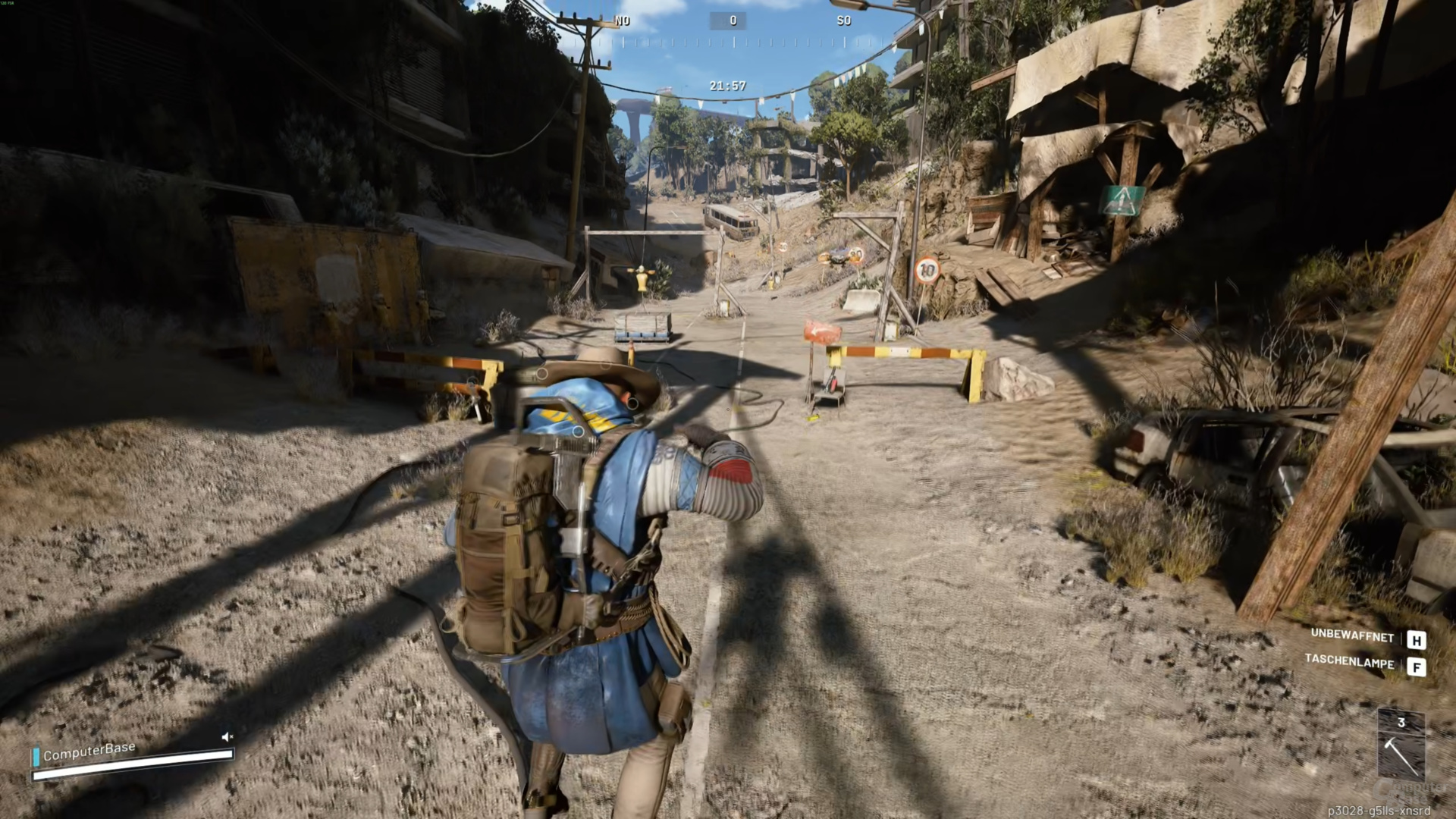Viewport: 1456px width, 819px height.
Task: Select the ComputerBase player name tag
Action: coord(89,752)
